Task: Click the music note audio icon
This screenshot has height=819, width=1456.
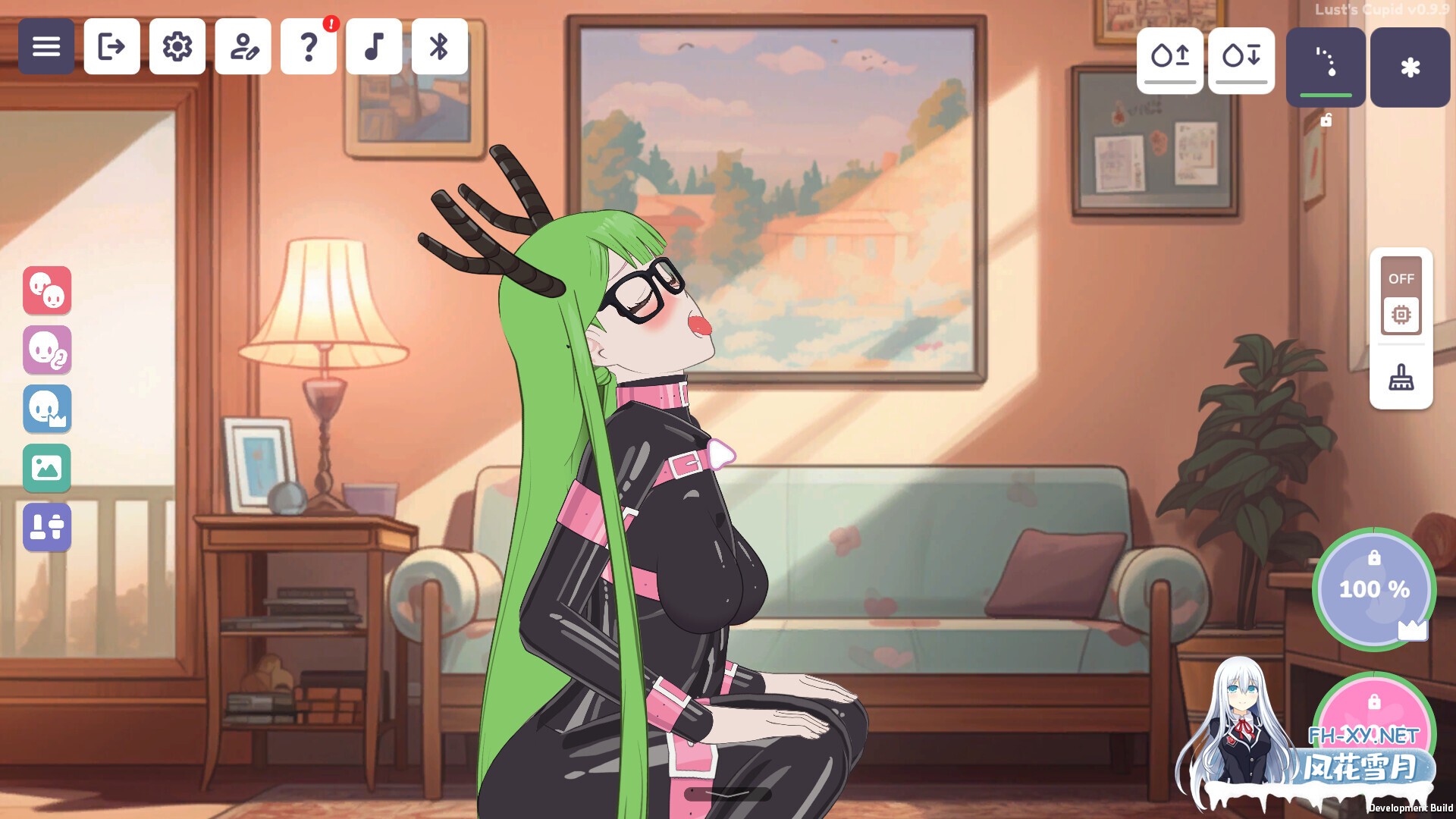Action: [x=375, y=47]
